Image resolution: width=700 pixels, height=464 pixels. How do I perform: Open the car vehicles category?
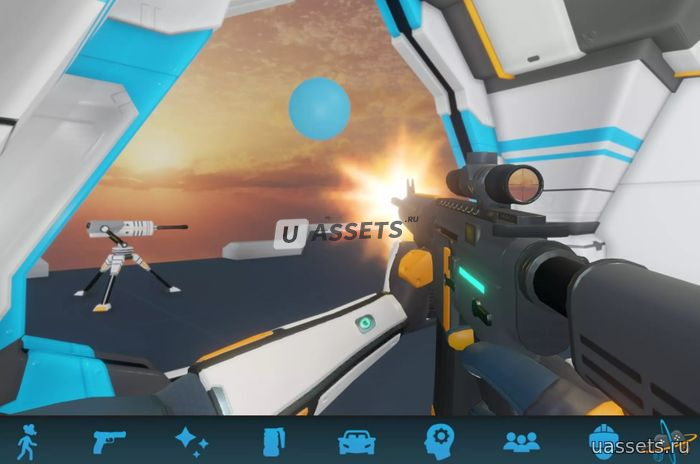click(356, 440)
